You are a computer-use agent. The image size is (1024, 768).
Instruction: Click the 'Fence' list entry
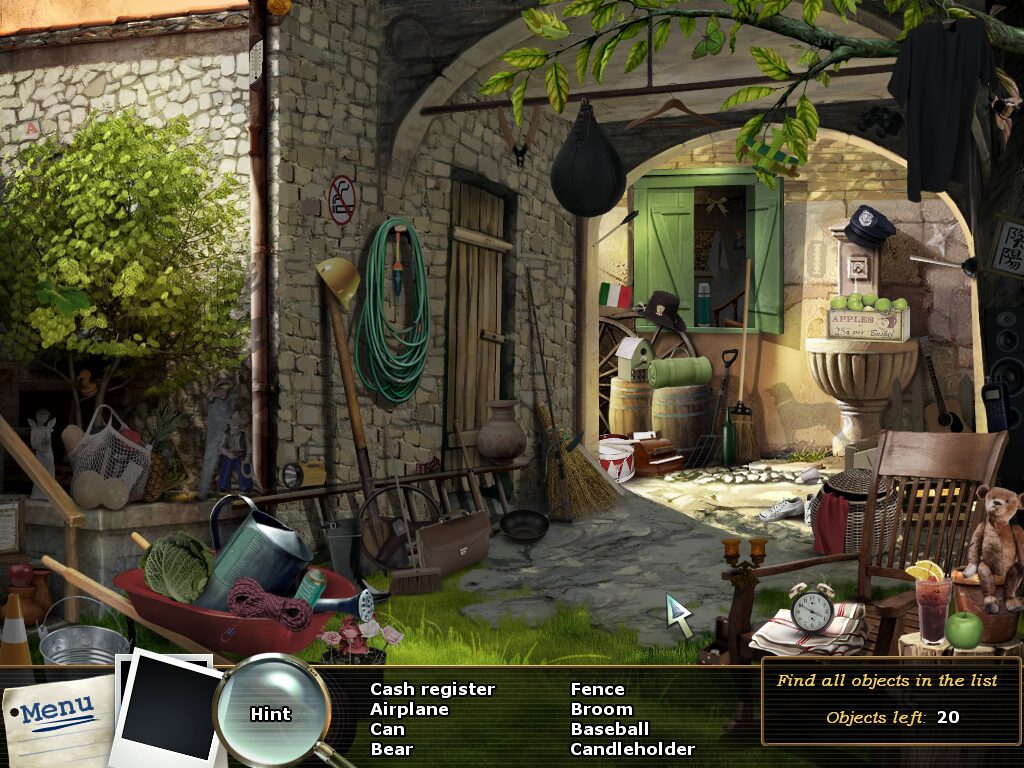pyautogui.click(x=597, y=689)
